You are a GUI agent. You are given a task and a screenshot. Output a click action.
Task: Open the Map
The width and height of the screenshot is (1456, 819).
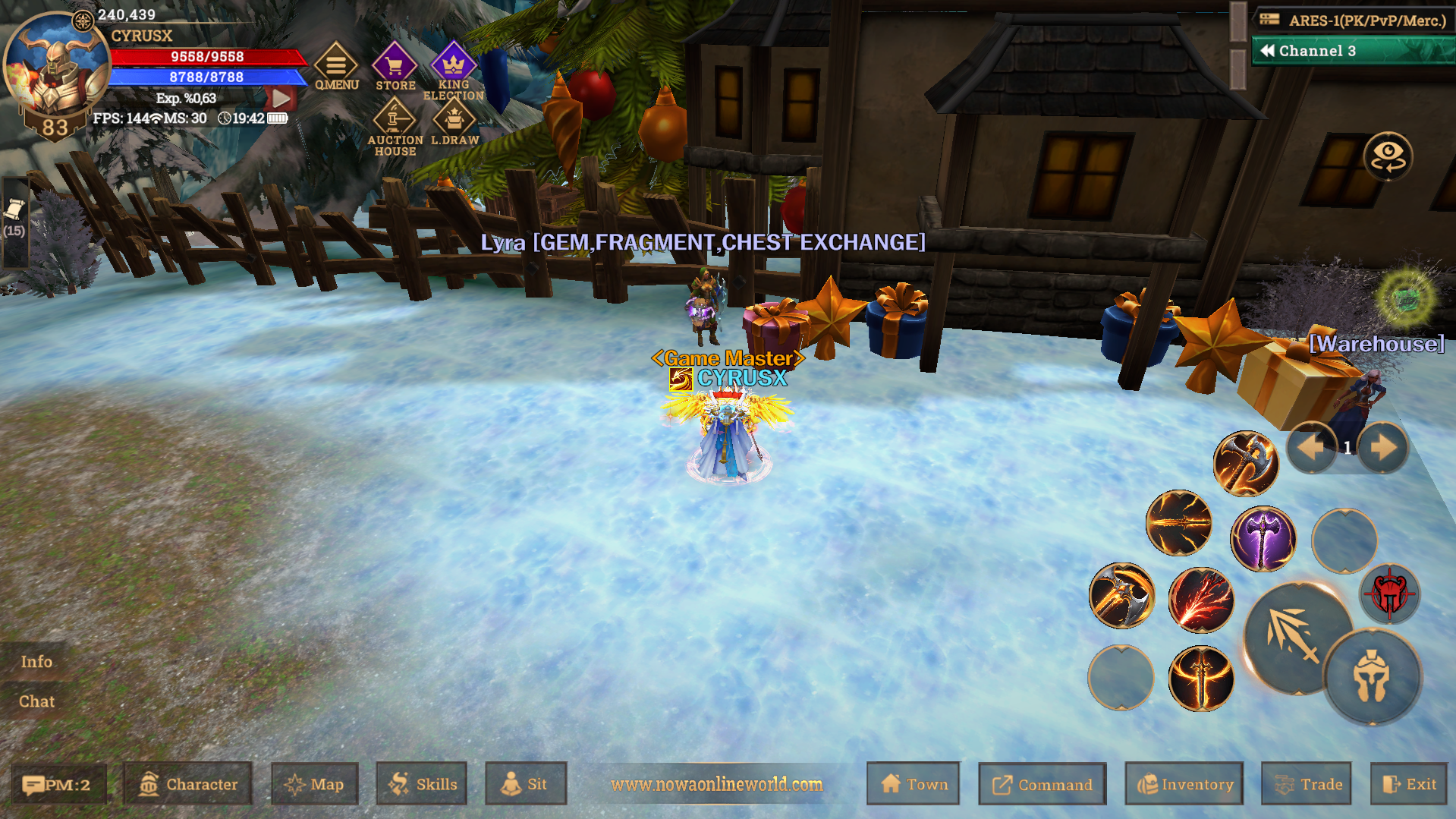(314, 784)
